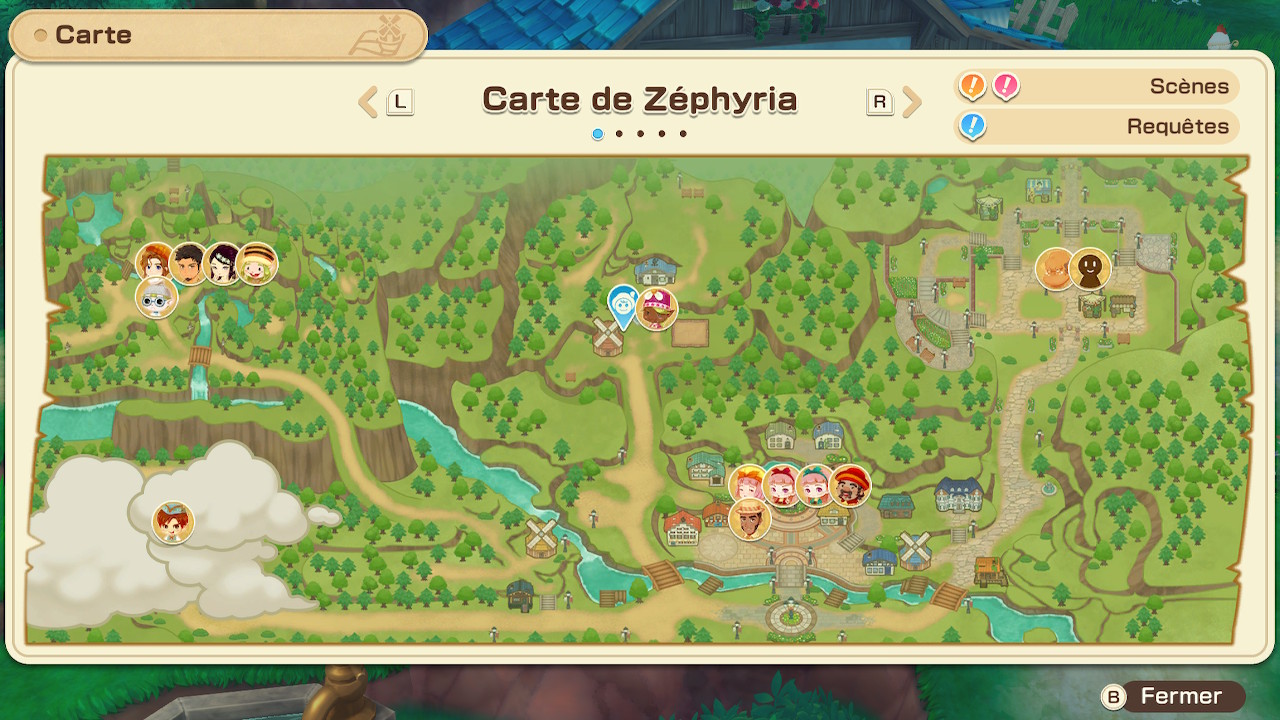This screenshot has height=720, width=1280.
Task: Click the right arrow to view next map
Action: (912, 101)
